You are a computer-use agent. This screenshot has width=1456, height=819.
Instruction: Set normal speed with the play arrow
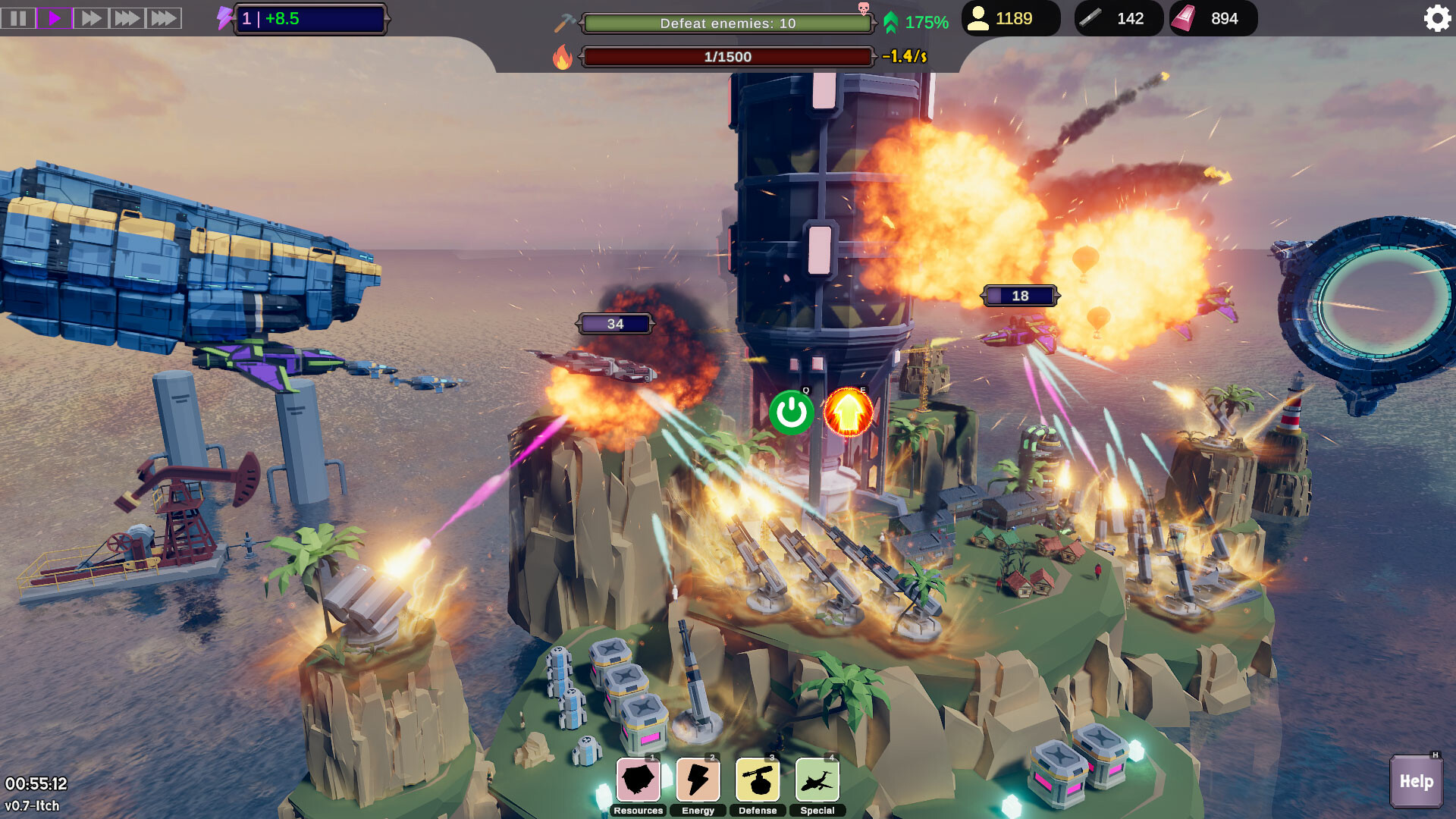55,18
